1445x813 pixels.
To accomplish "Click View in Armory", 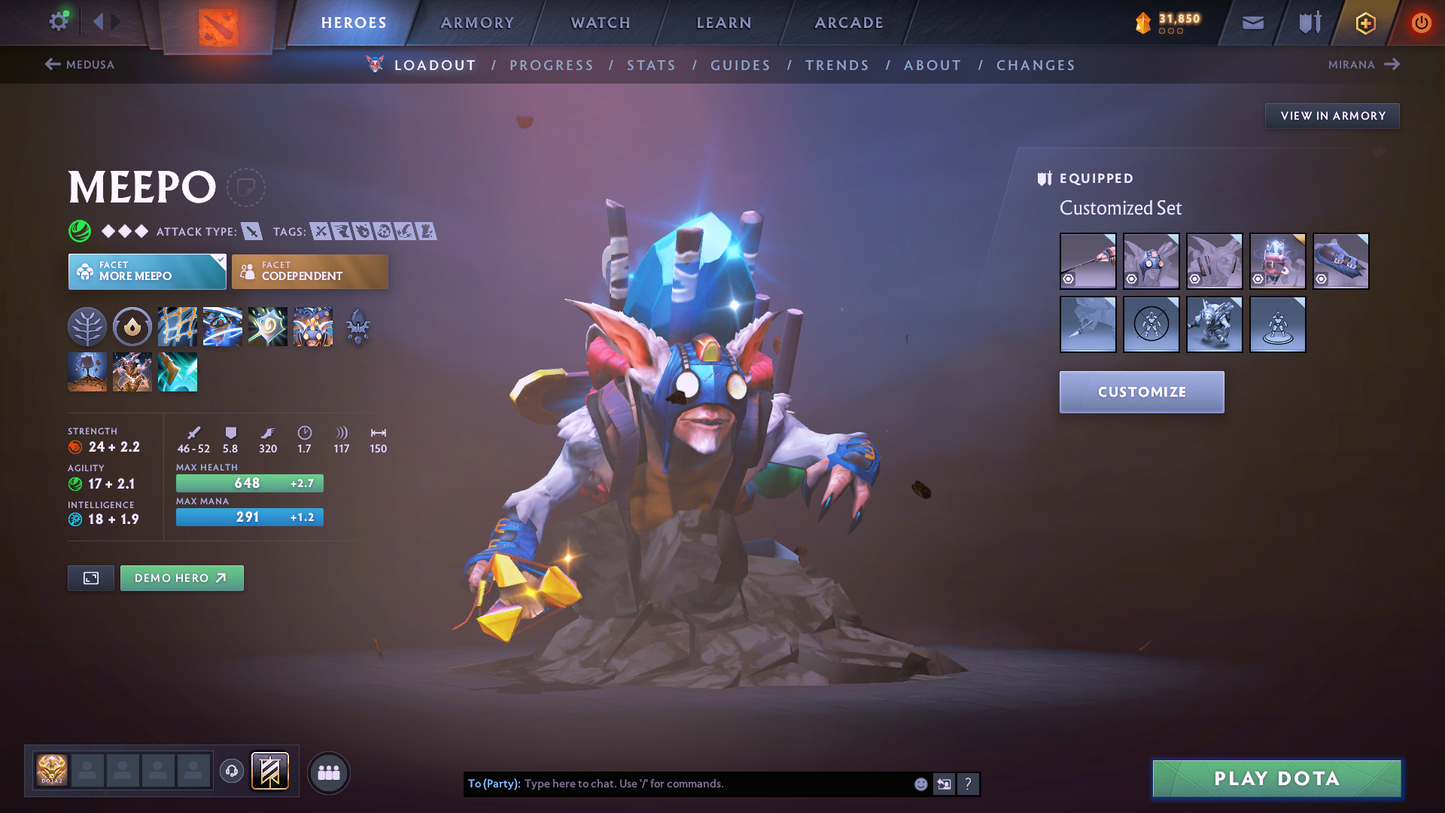I will pyautogui.click(x=1332, y=116).
